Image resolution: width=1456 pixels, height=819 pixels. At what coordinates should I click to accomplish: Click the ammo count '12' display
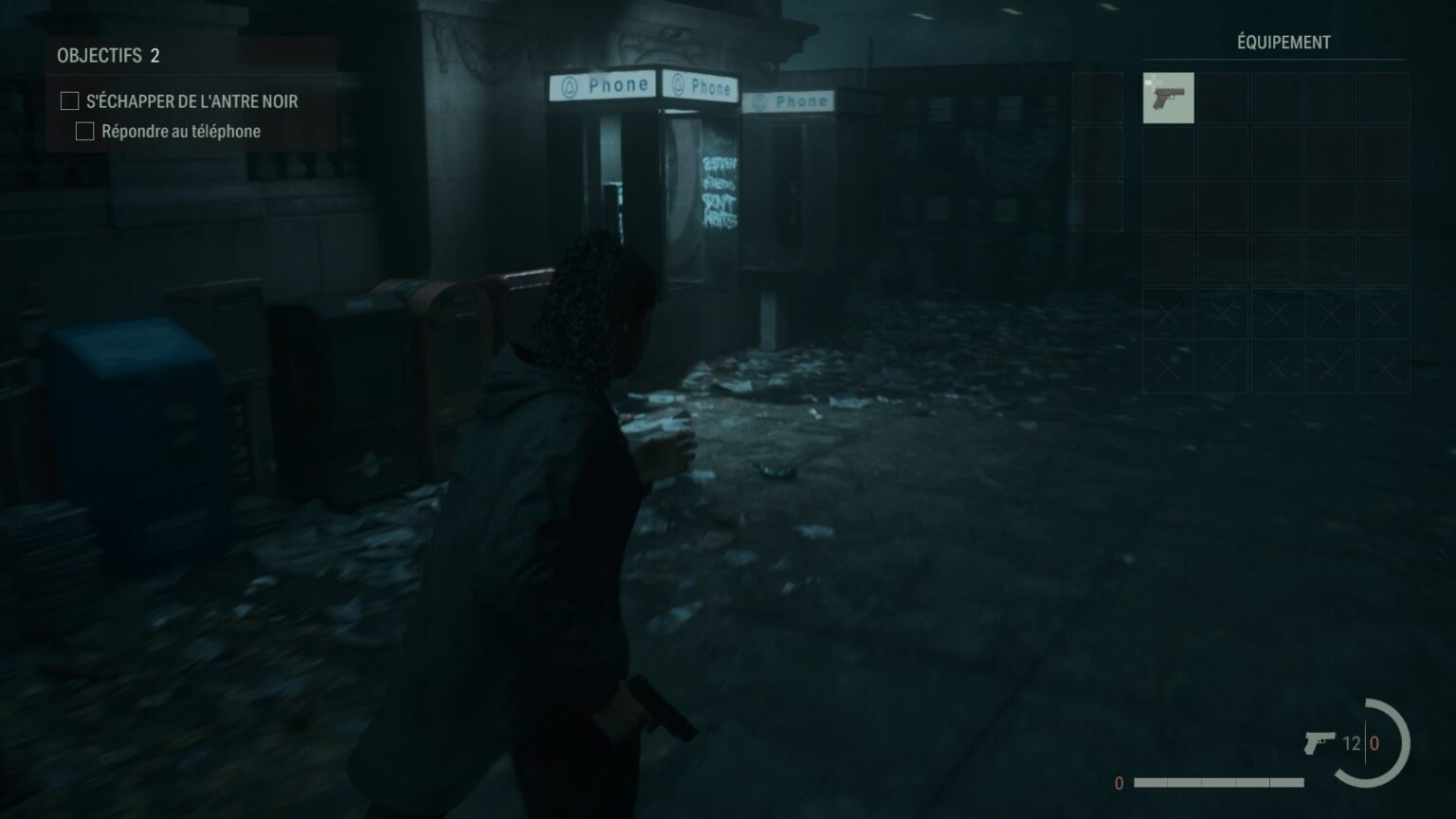pyautogui.click(x=1354, y=742)
